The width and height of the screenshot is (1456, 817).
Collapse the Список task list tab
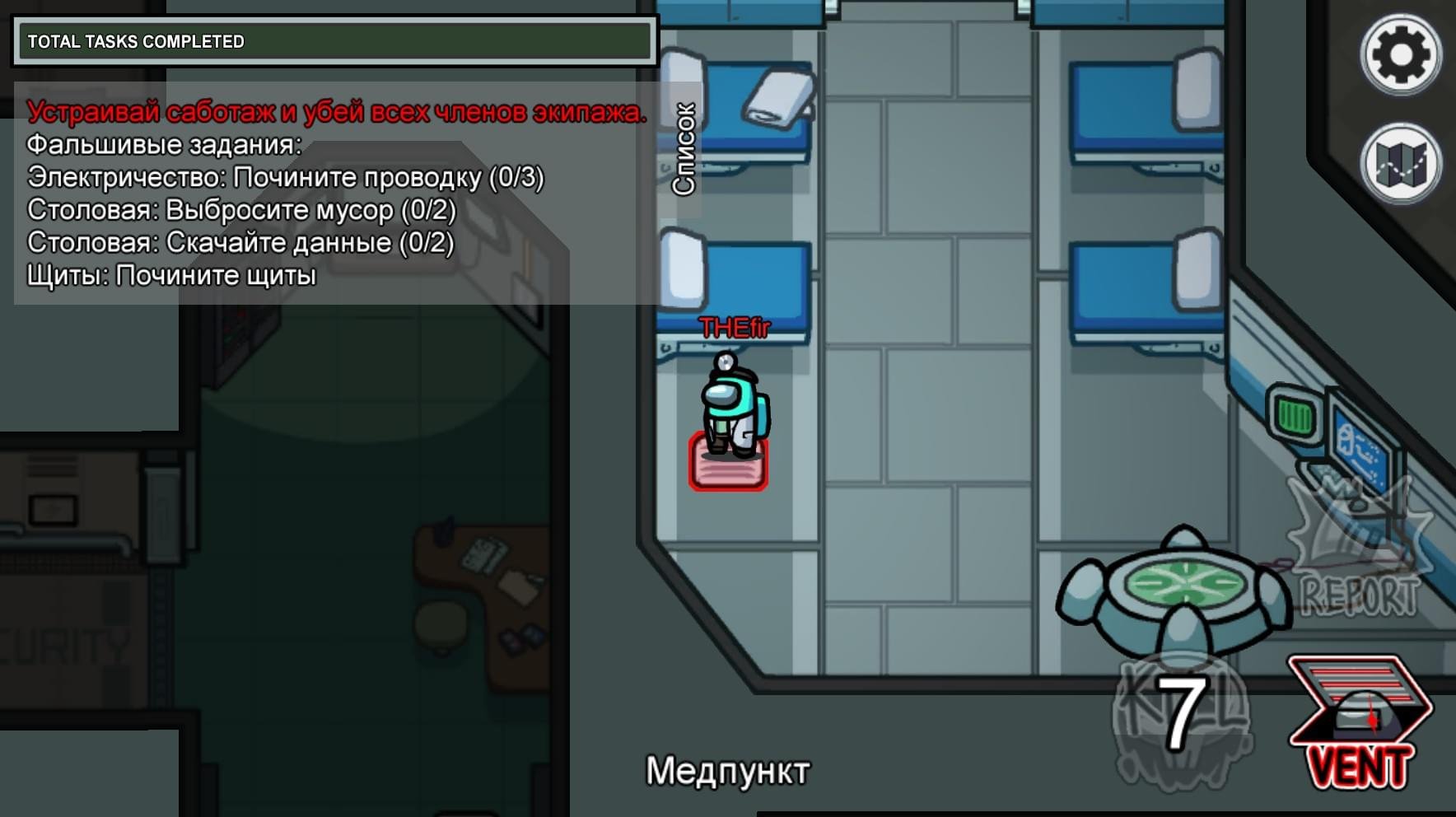click(x=684, y=149)
